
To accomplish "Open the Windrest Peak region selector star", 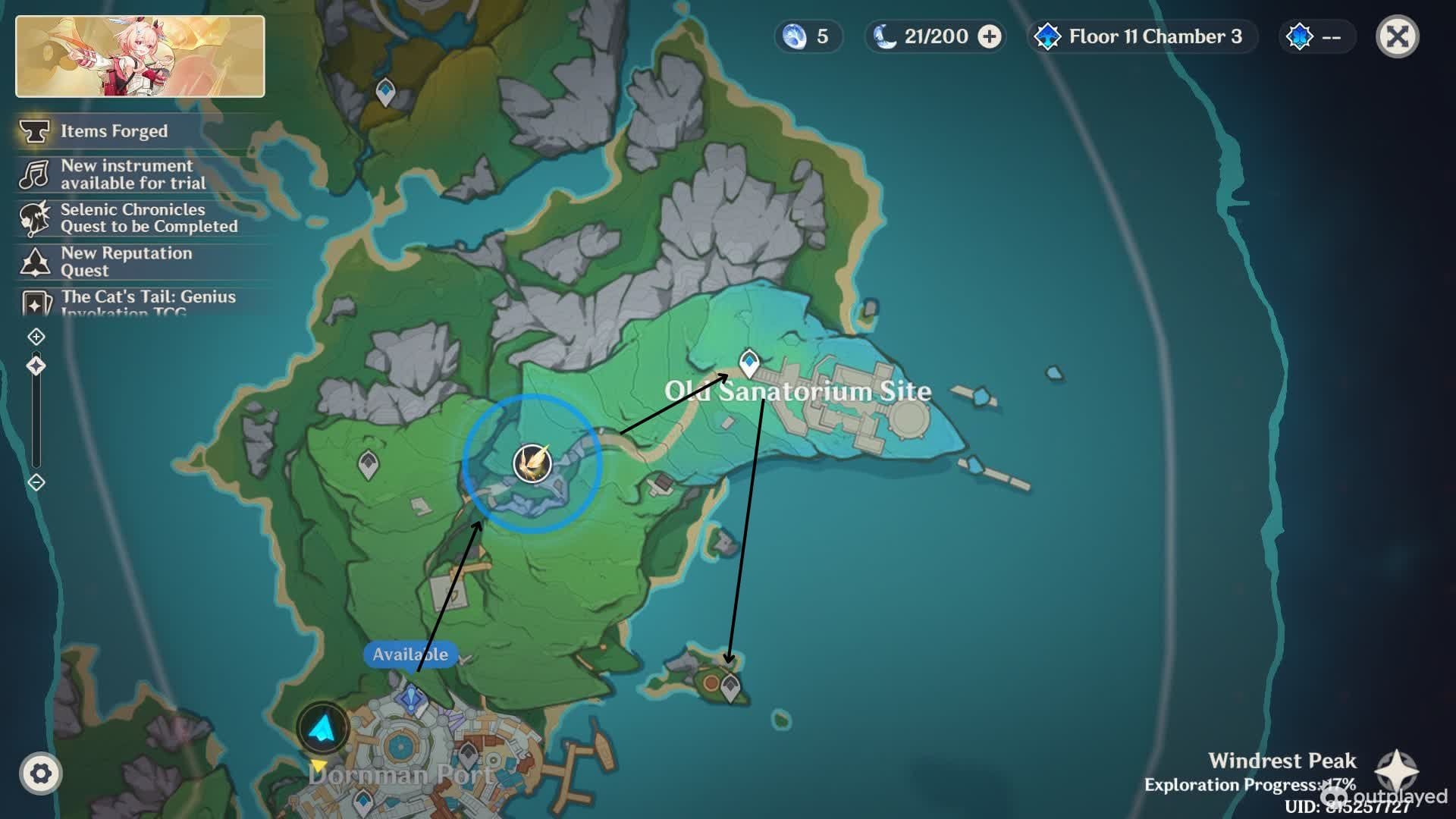I will (x=1397, y=772).
